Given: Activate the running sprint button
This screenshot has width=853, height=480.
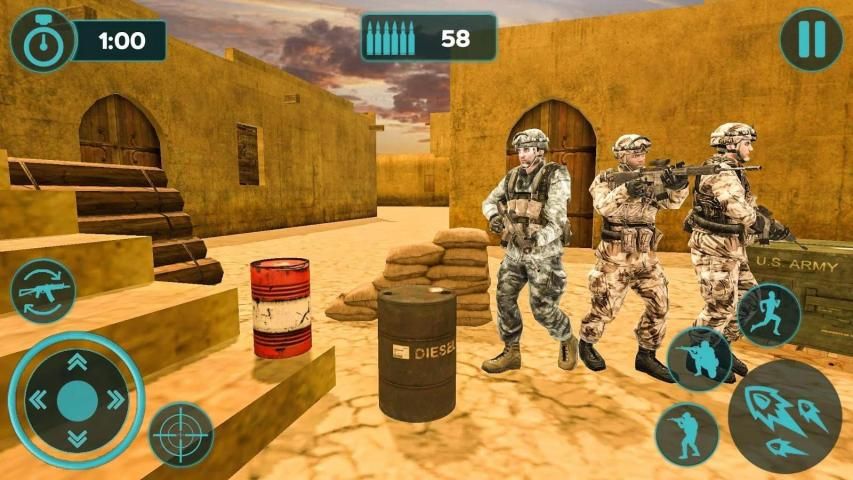Looking at the screenshot, I should (769, 314).
